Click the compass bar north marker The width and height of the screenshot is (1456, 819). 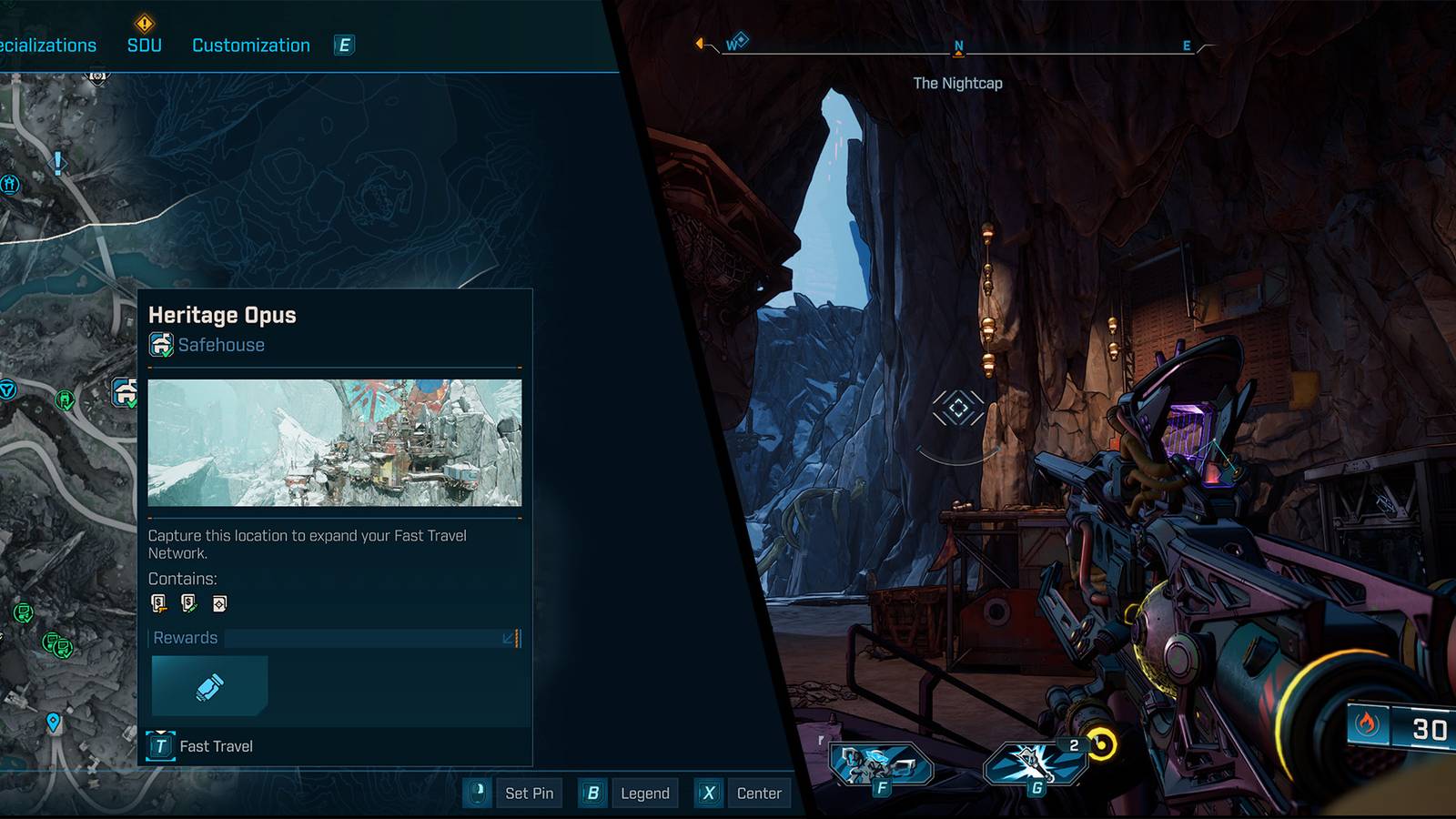click(x=958, y=46)
